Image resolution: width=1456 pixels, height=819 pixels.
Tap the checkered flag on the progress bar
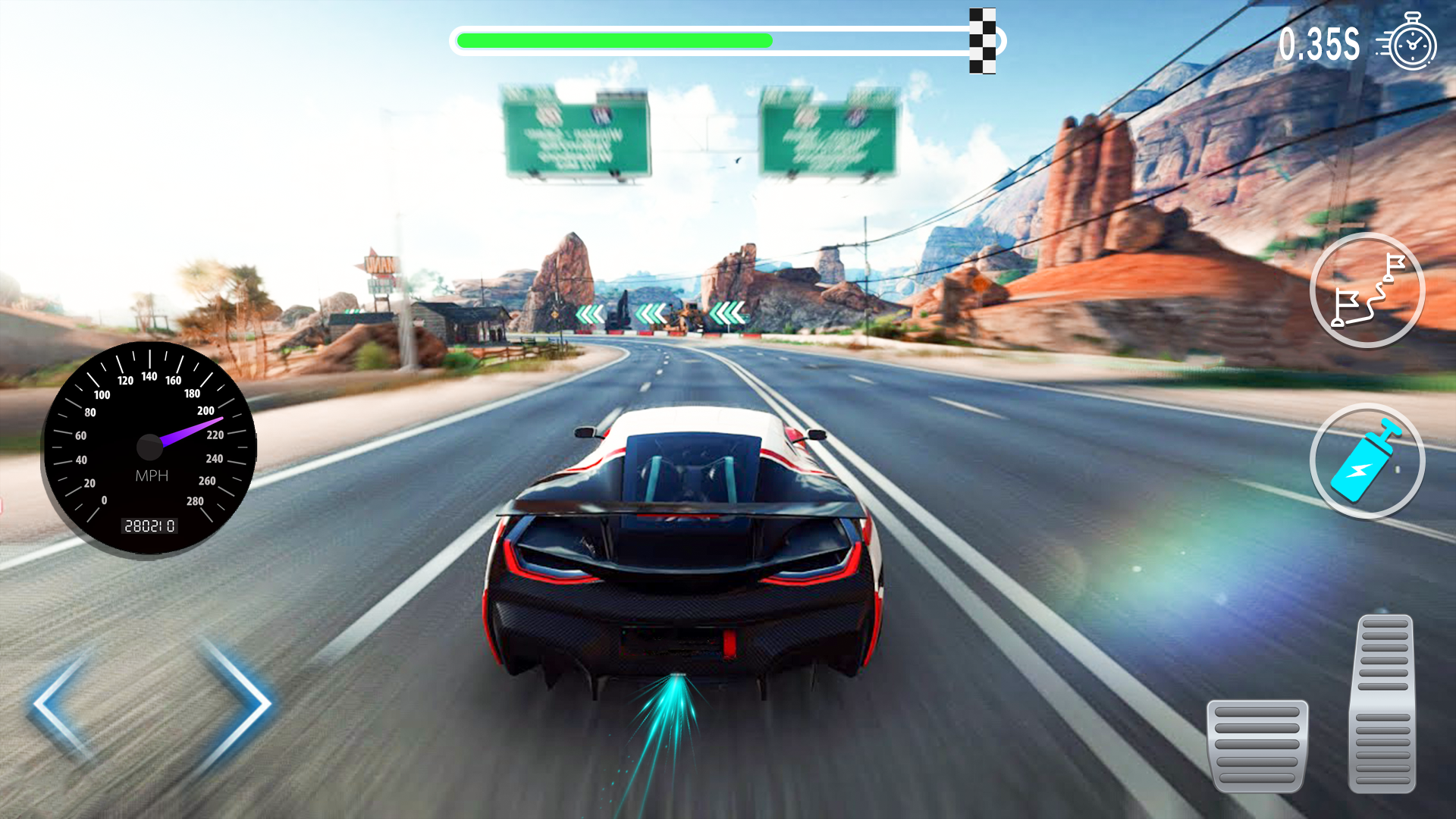[x=984, y=39]
